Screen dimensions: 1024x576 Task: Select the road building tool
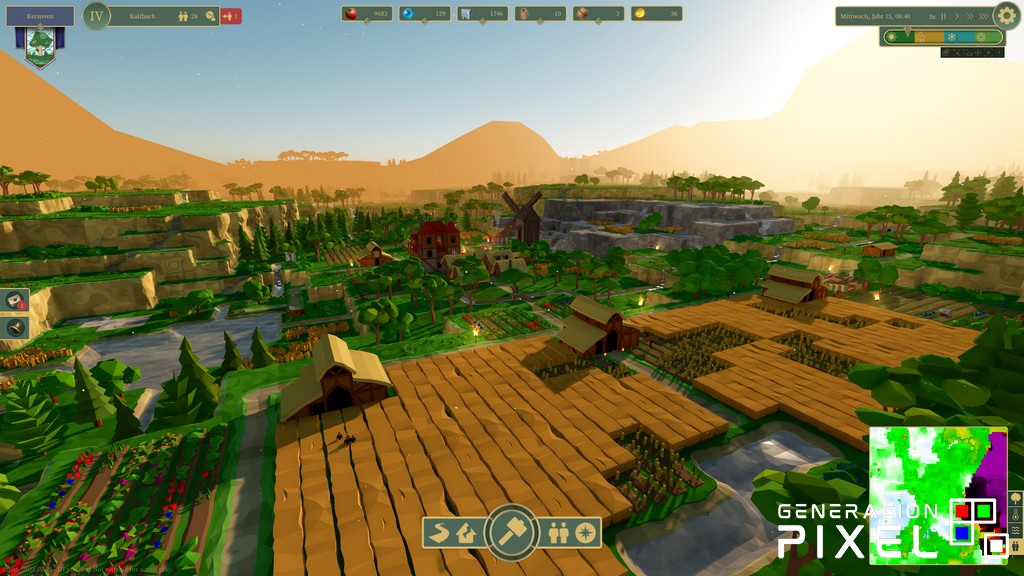tap(438, 533)
